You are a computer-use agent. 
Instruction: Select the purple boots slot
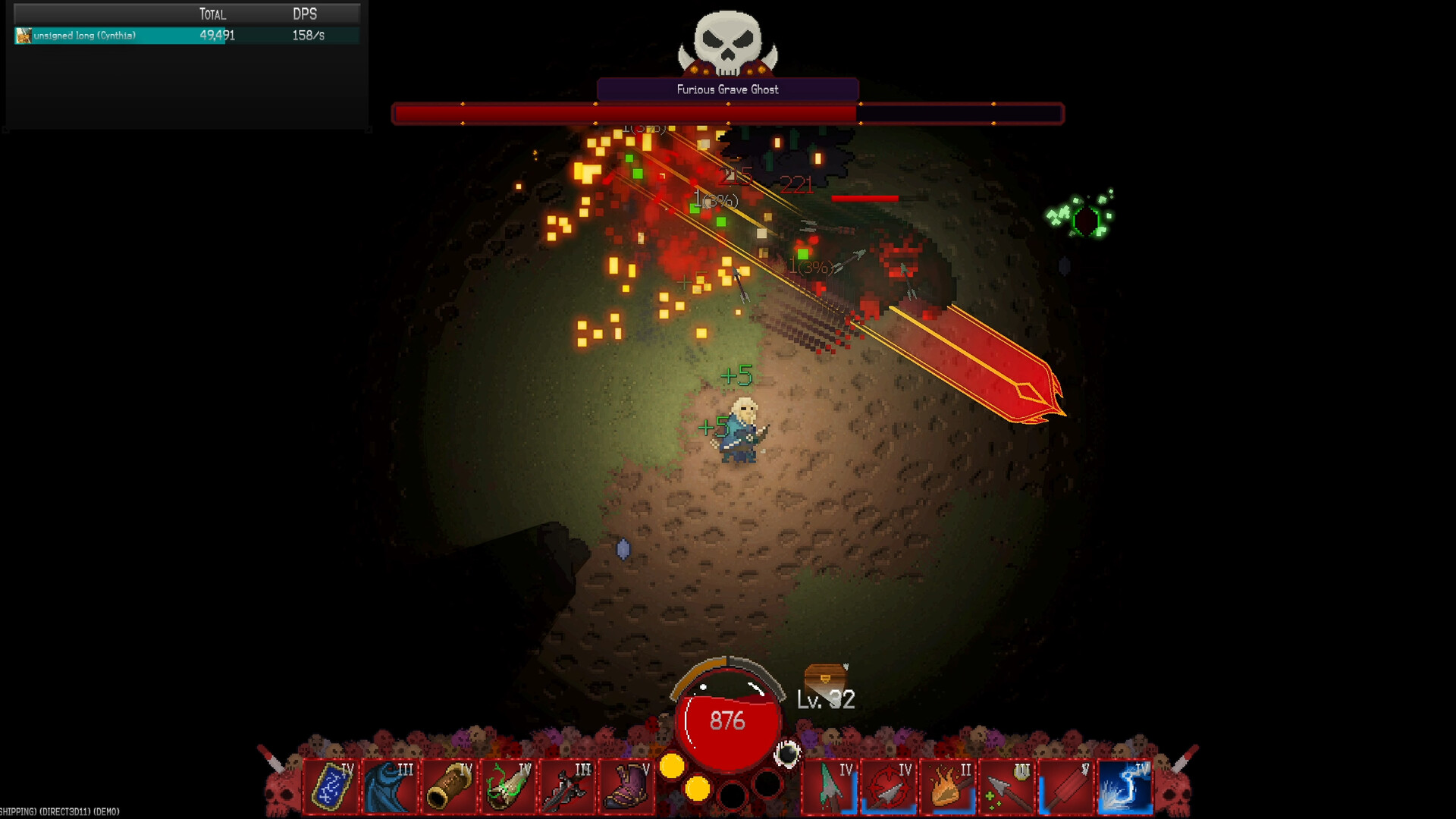(x=626, y=787)
